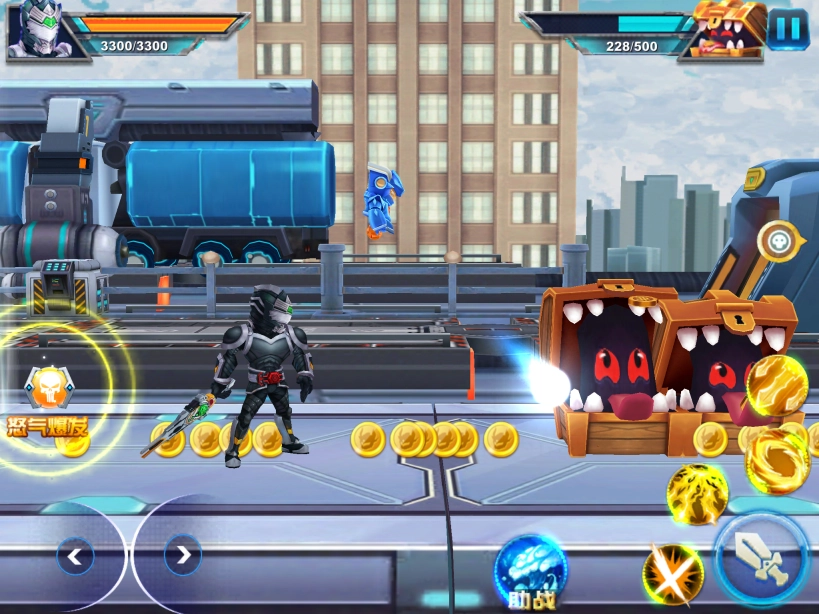819x614 pixels.
Task: Activate the 怒气爆发 rage burst skill
Action: 47,392
